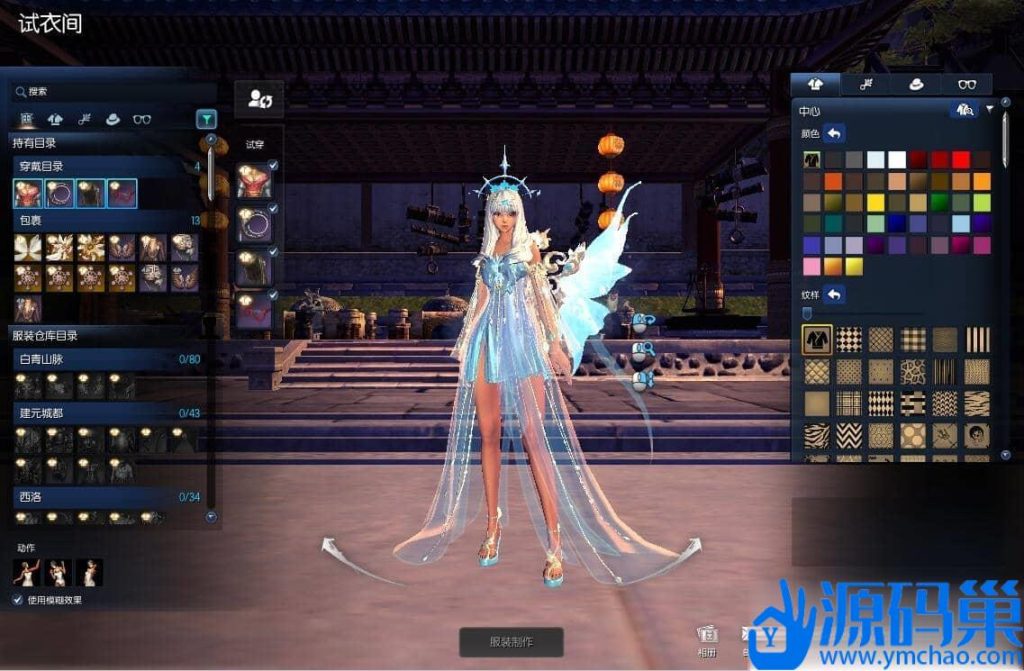Click the 服装制作 button
The image size is (1024, 671).
pyautogui.click(x=511, y=642)
